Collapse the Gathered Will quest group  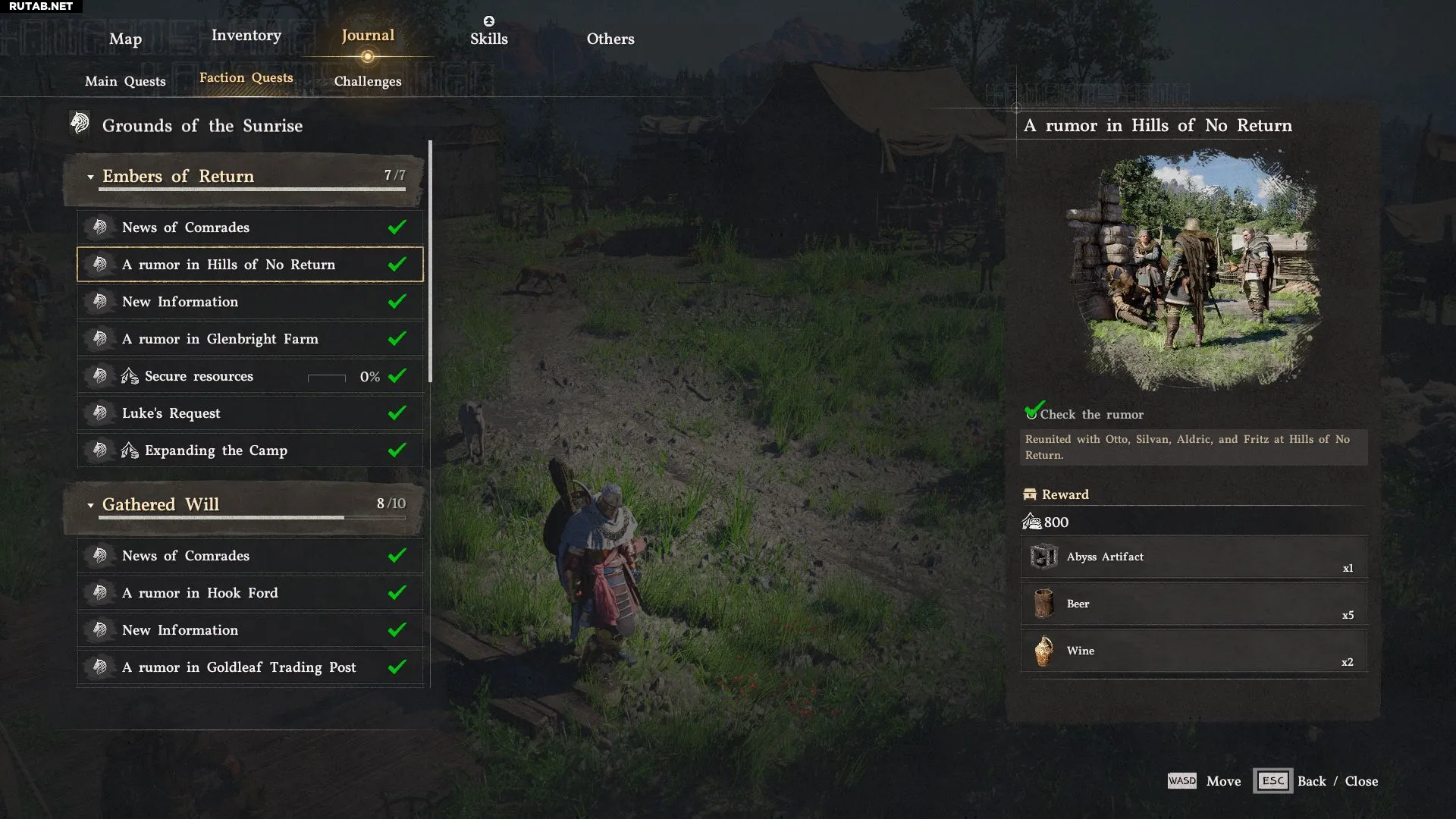(90, 505)
